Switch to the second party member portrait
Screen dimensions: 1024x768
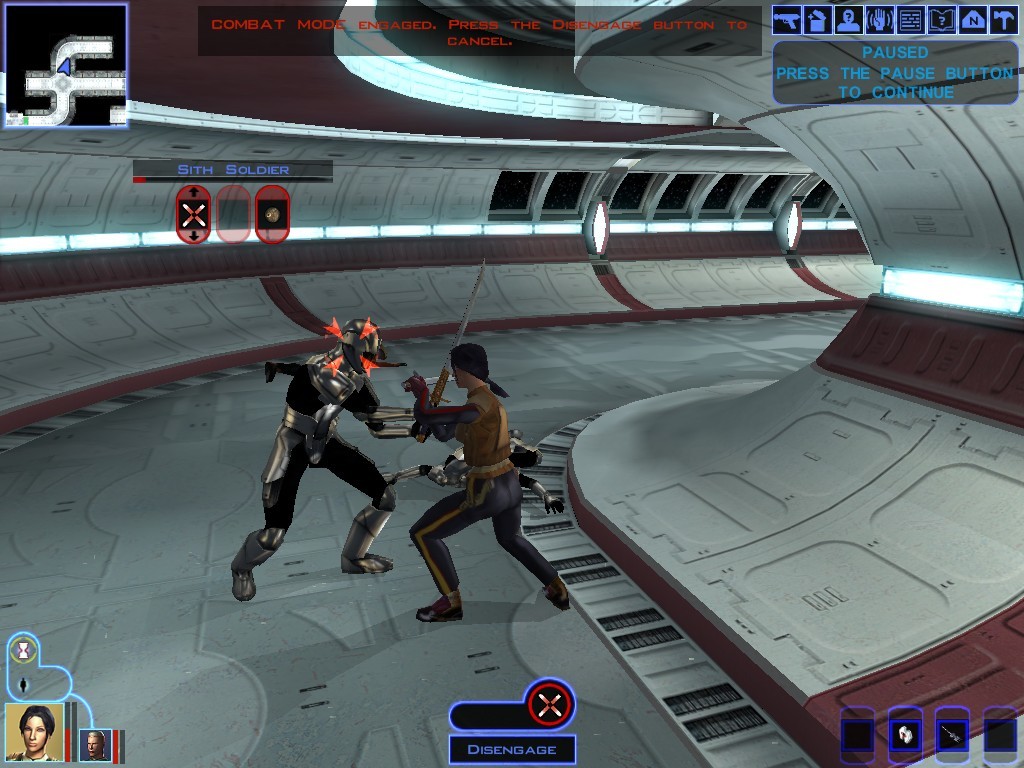click(x=96, y=745)
